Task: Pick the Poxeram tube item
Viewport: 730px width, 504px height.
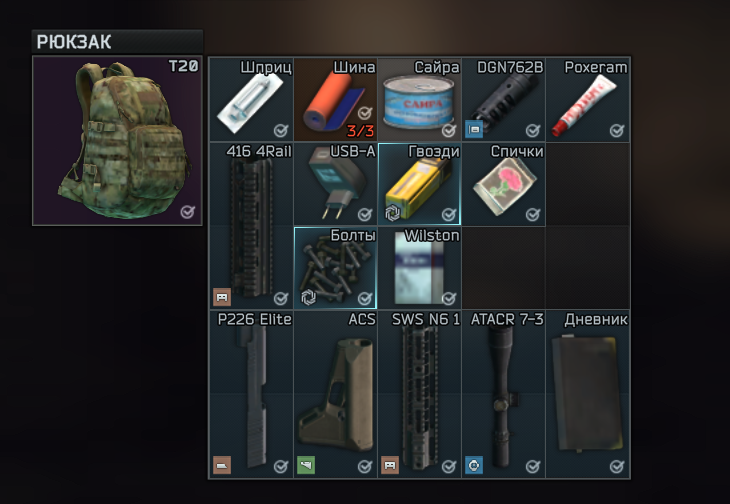Action: pyautogui.click(x=587, y=101)
